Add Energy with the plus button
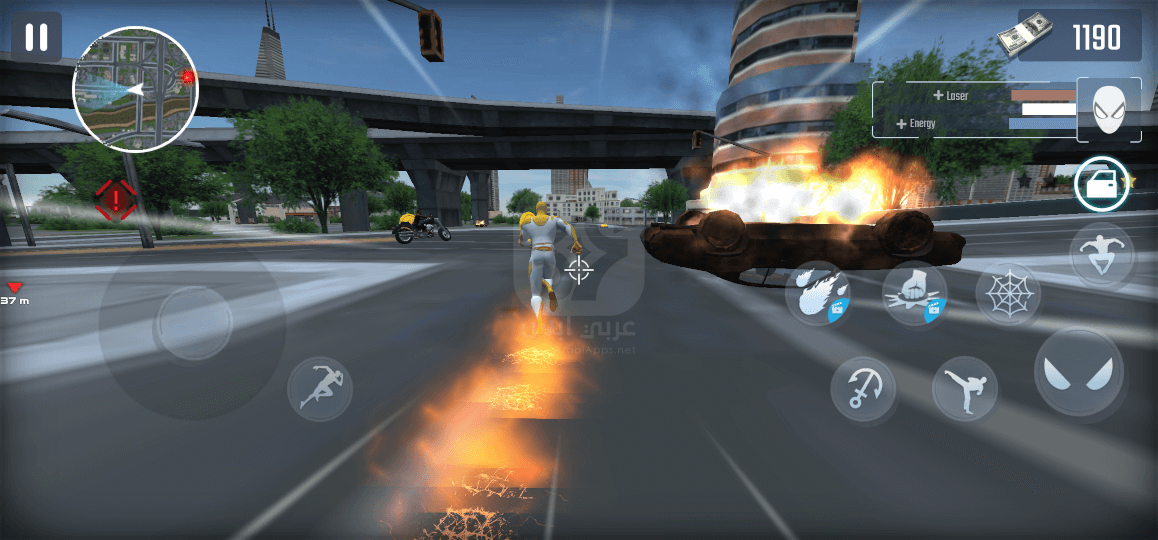This screenshot has width=1158, height=540. point(902,124)
